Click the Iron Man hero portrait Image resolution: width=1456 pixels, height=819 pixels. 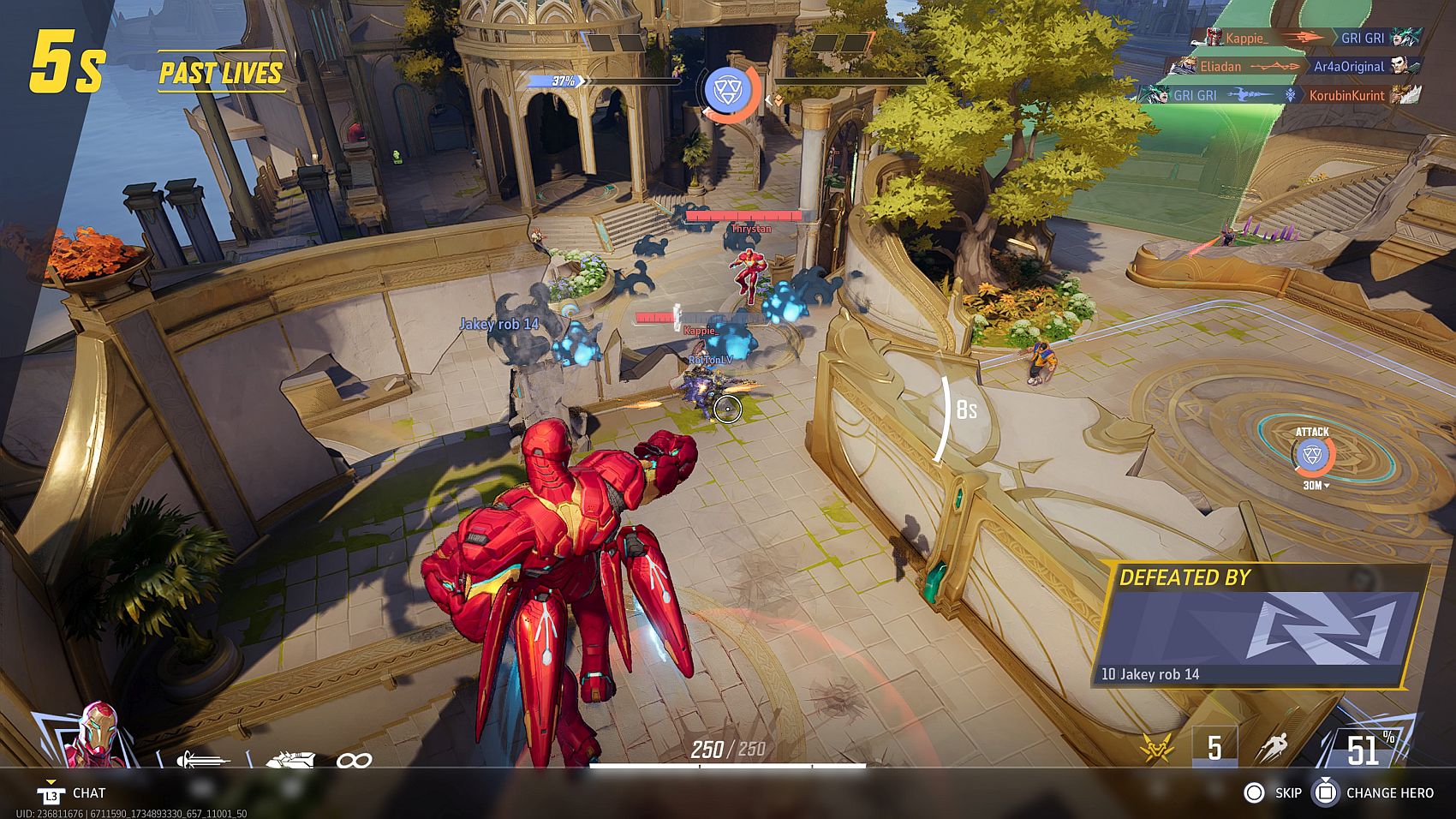click(96, 735)
